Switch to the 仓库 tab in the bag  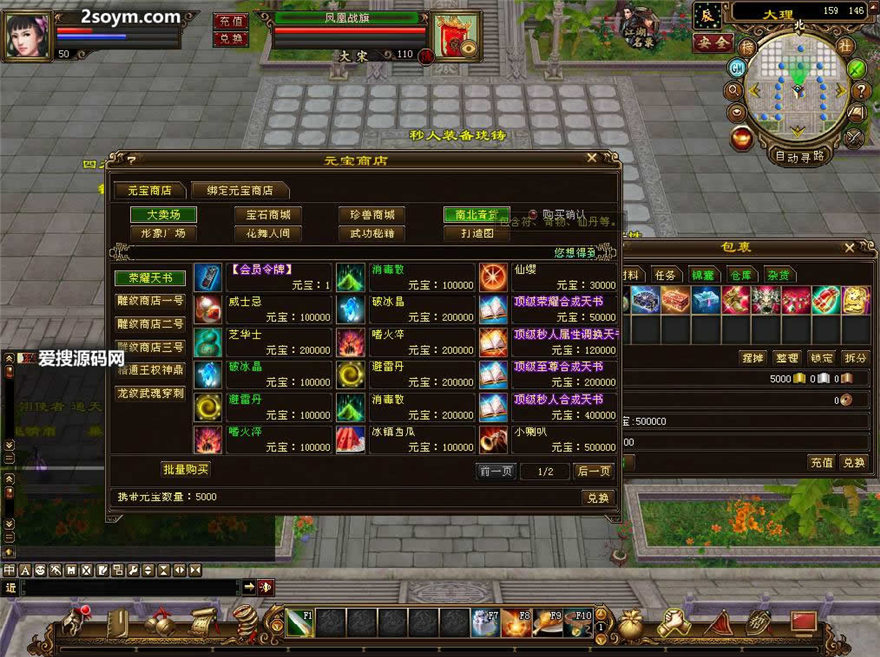pyautogui.click(x=741, y=275)
